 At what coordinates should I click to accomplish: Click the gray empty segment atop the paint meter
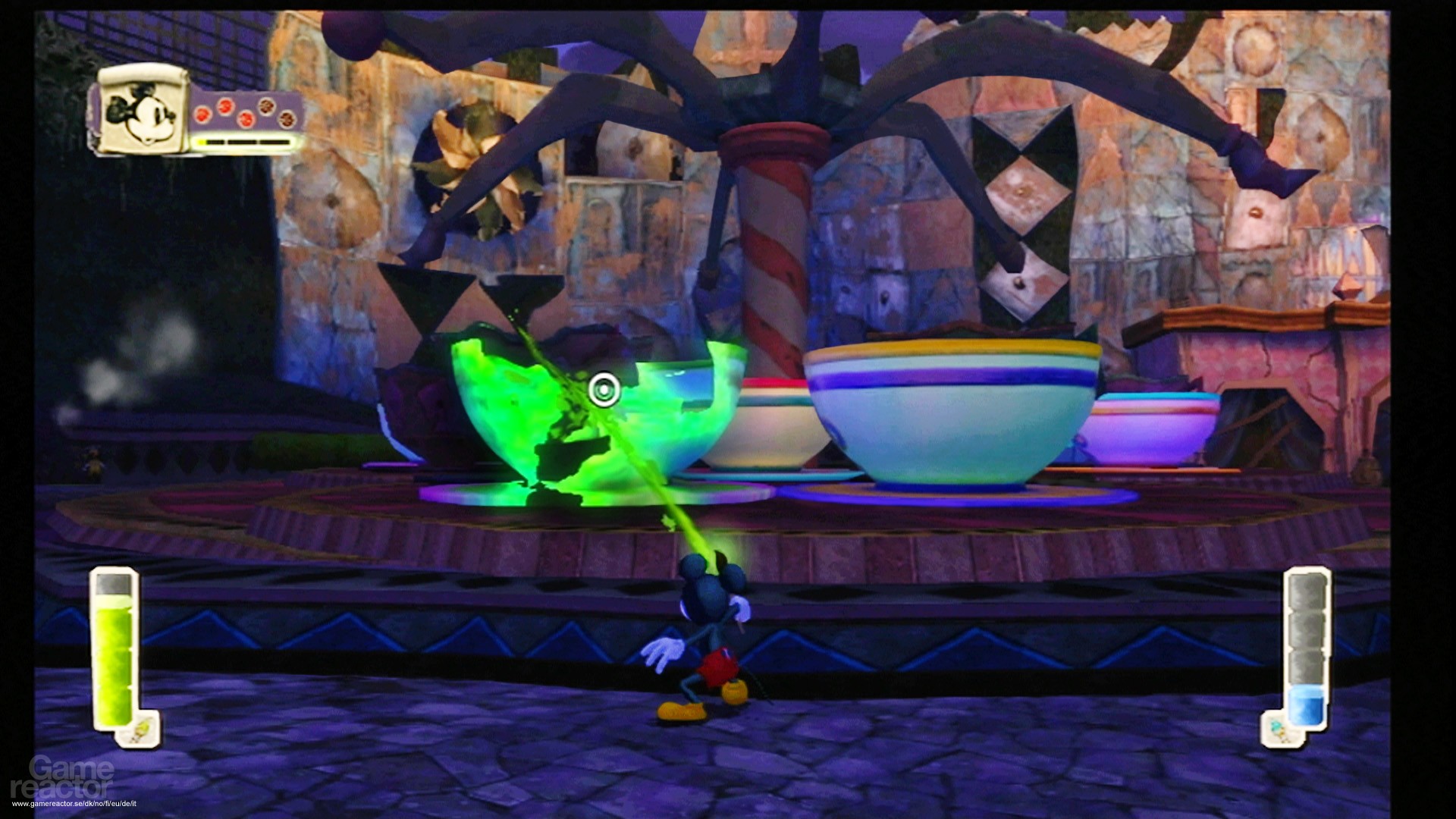[114, 584]
